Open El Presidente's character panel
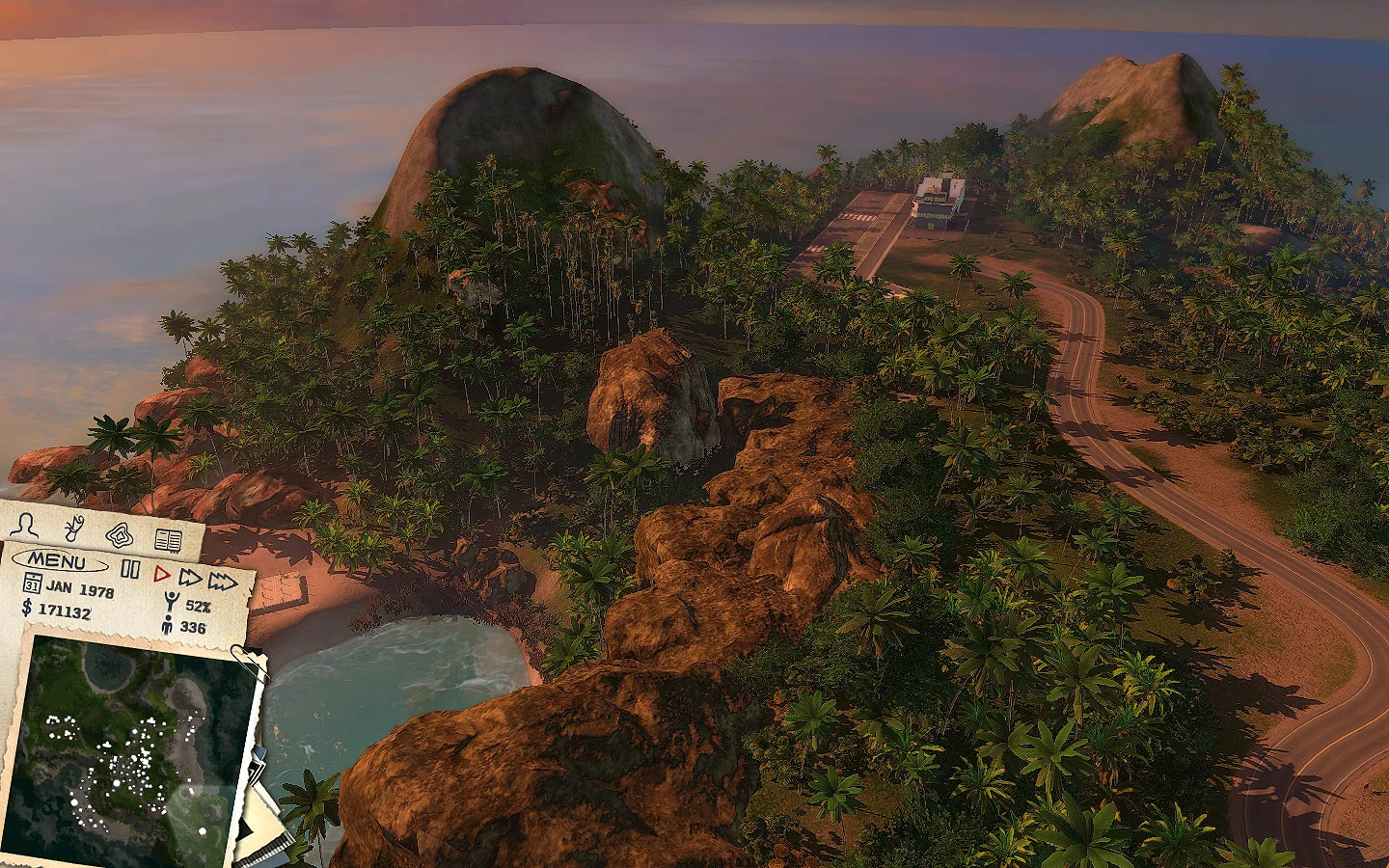Screen dimensions: 1389x868 pos(25,525)
